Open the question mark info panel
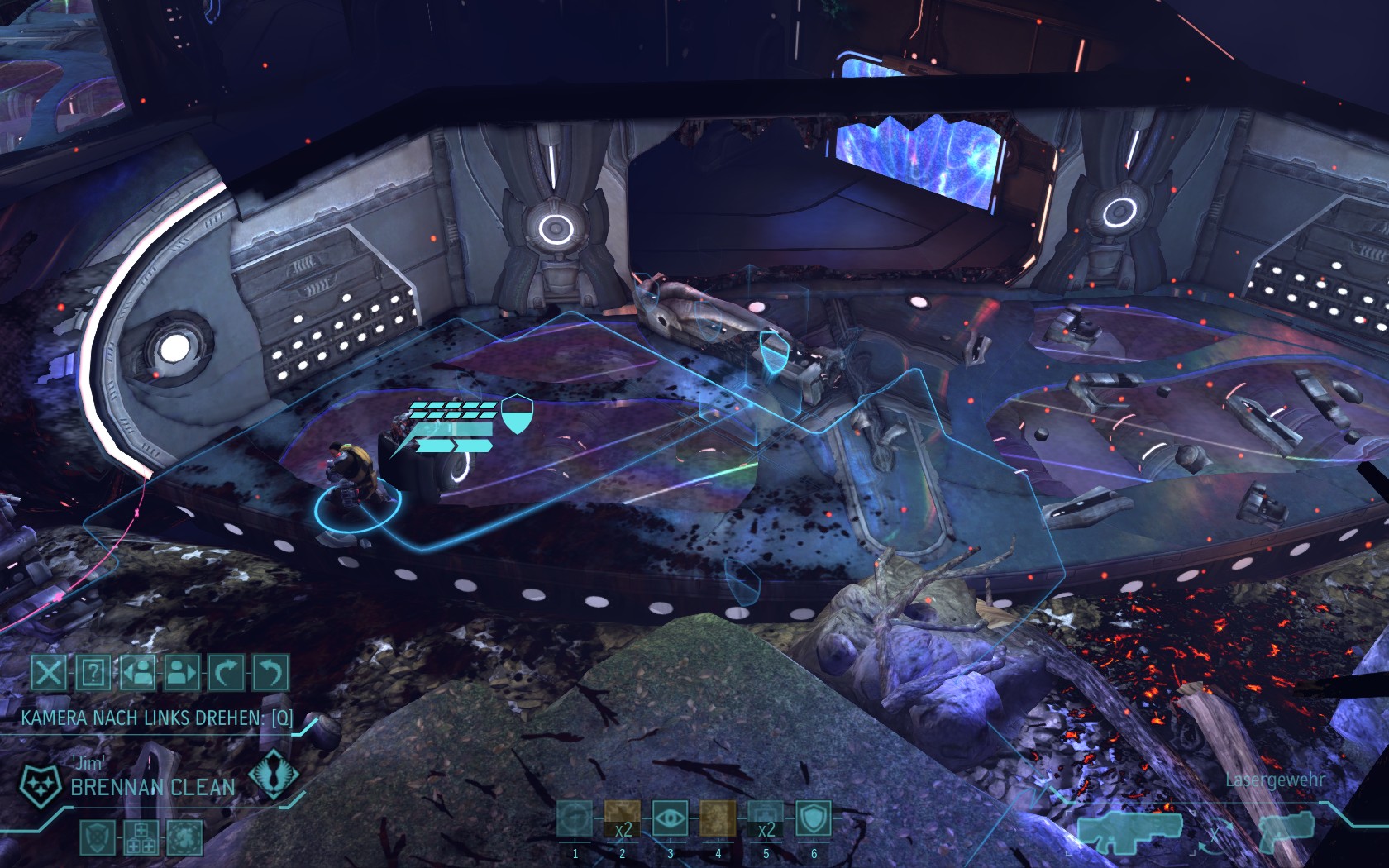This screenshot has height=868, width=1389. pyautogui.click(x=93, y=673)
